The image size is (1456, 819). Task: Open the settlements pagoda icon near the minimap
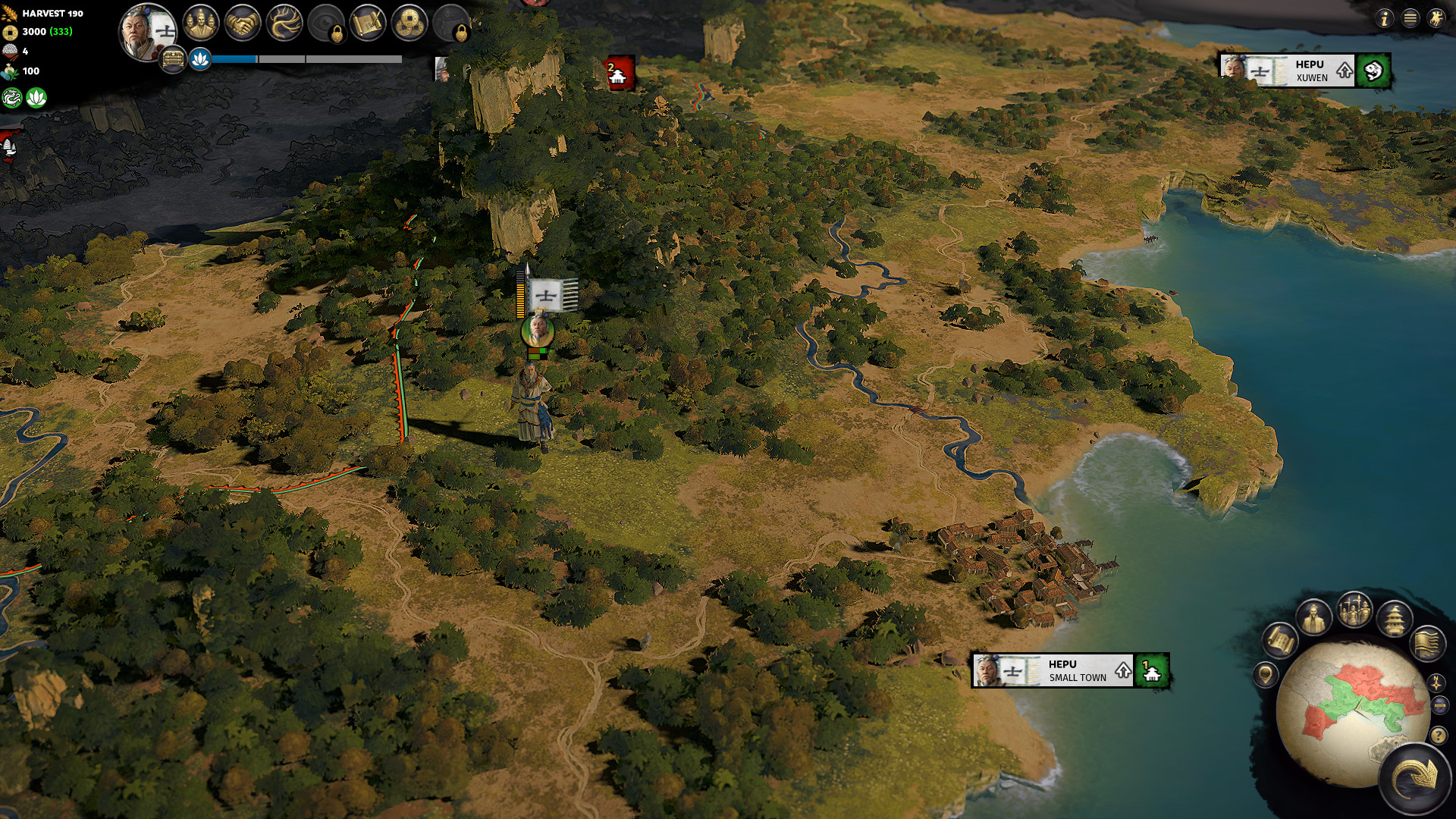1396,619
